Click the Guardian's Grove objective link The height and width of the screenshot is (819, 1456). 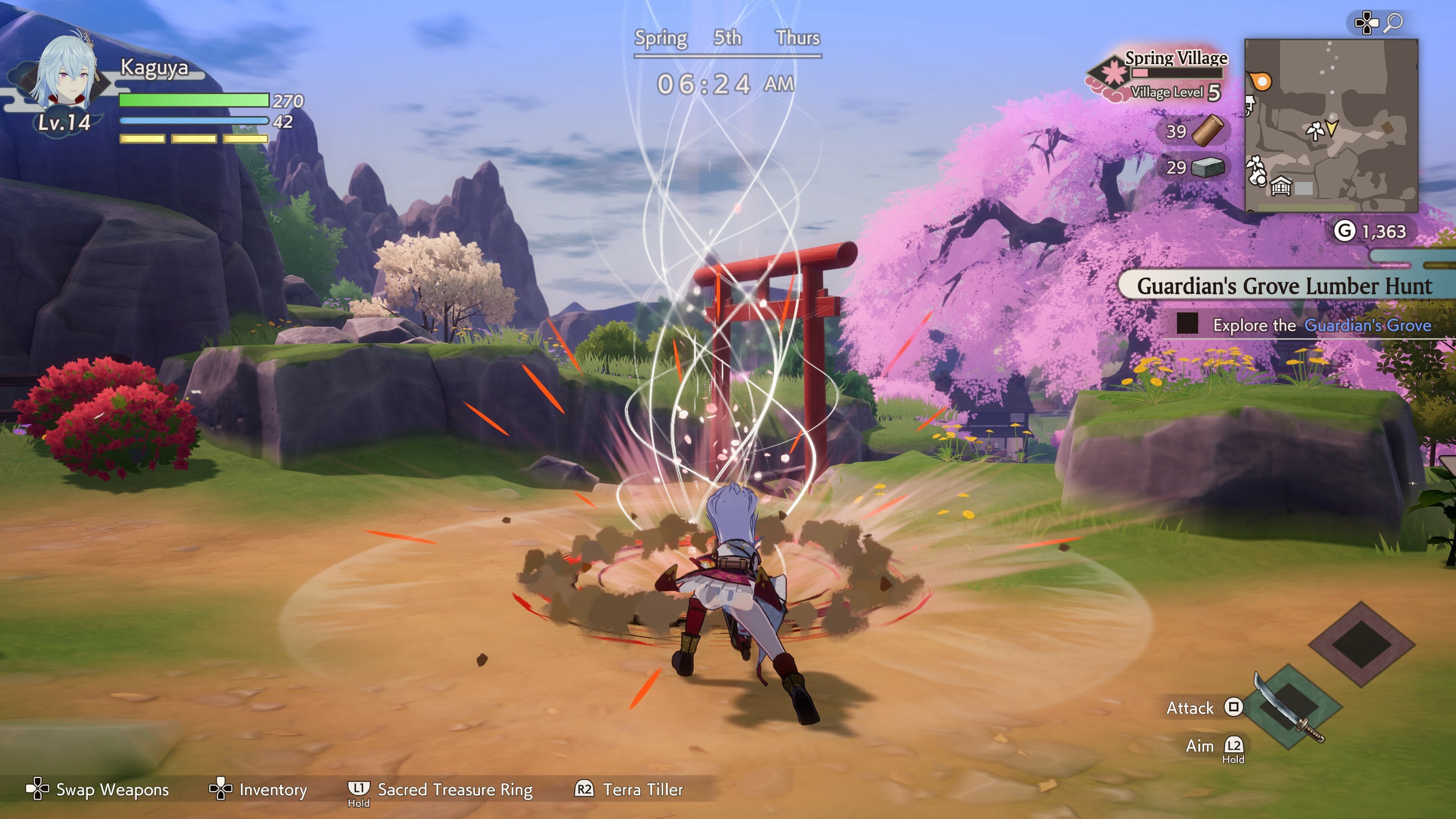tap(1367, 325)
